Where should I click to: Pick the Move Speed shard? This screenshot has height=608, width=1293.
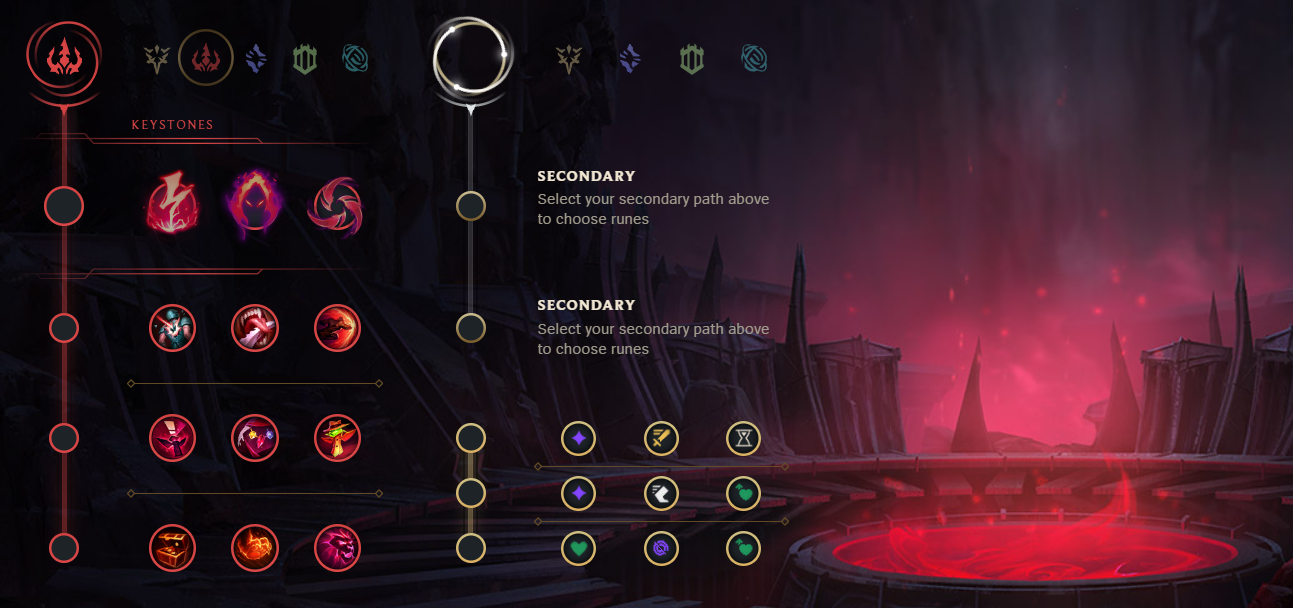661,492
